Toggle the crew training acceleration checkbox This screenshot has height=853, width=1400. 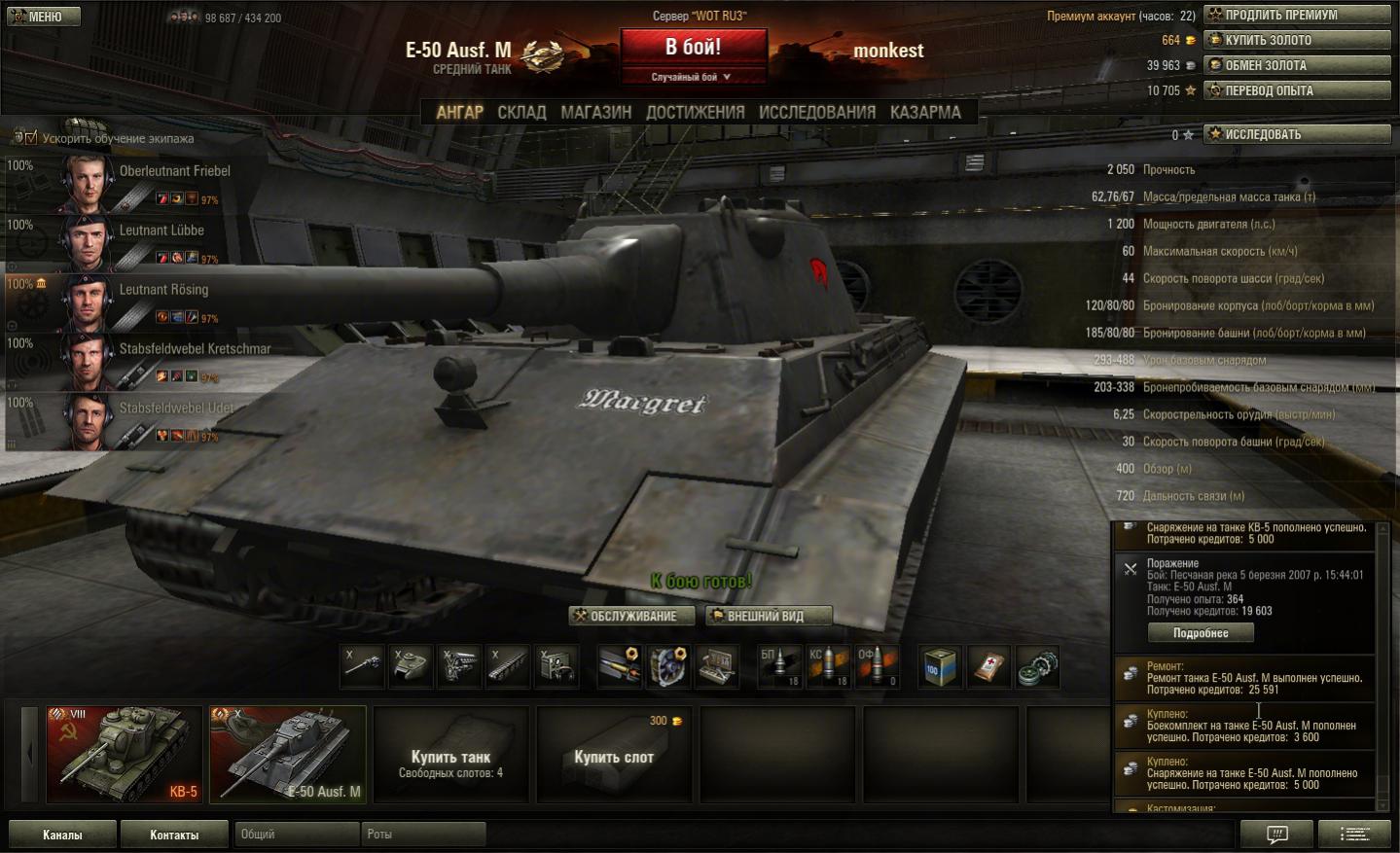31,138
